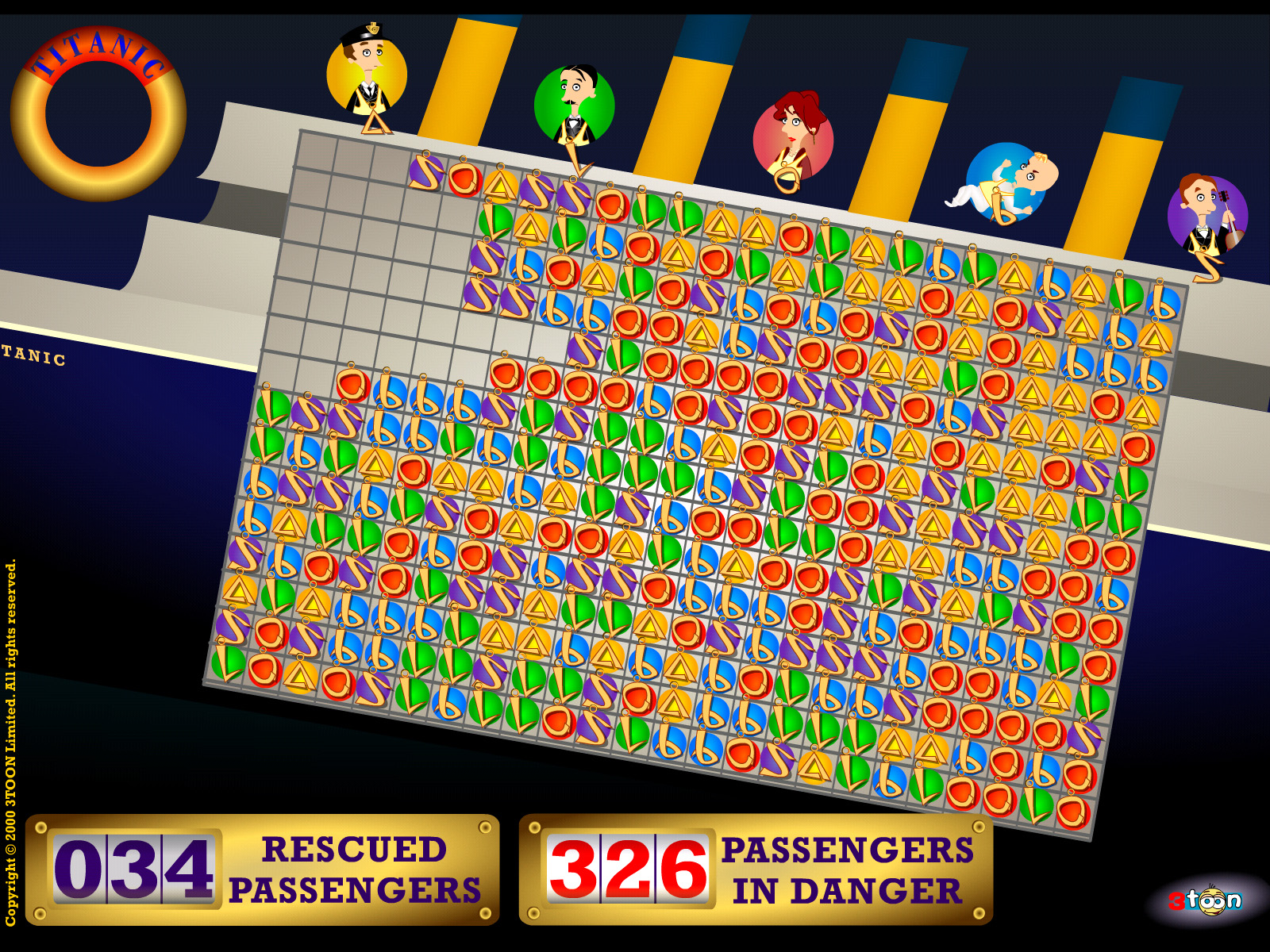This screenshot has height=952, width=1270.
Task: Select the waiter with green background
Action: [575, 103]
